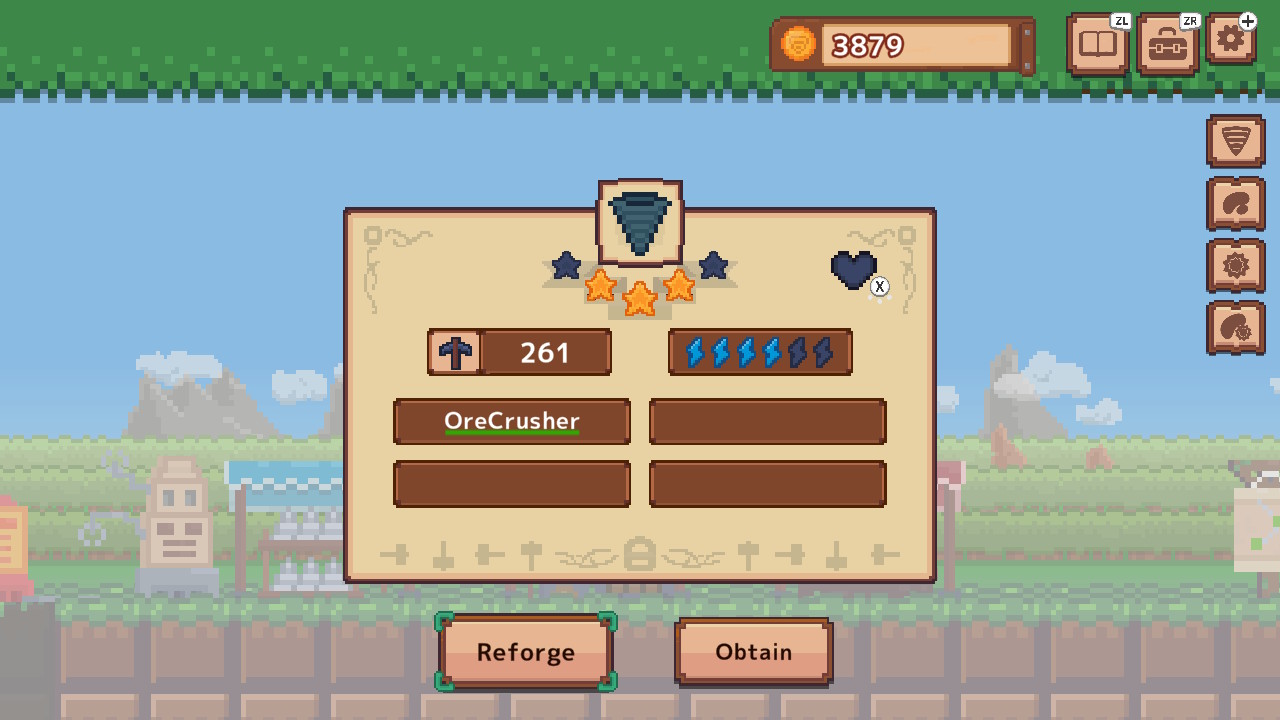This screenshot has height=720, width=1280.
Task: Click the Obtain button
Action: tap(753, 651)
